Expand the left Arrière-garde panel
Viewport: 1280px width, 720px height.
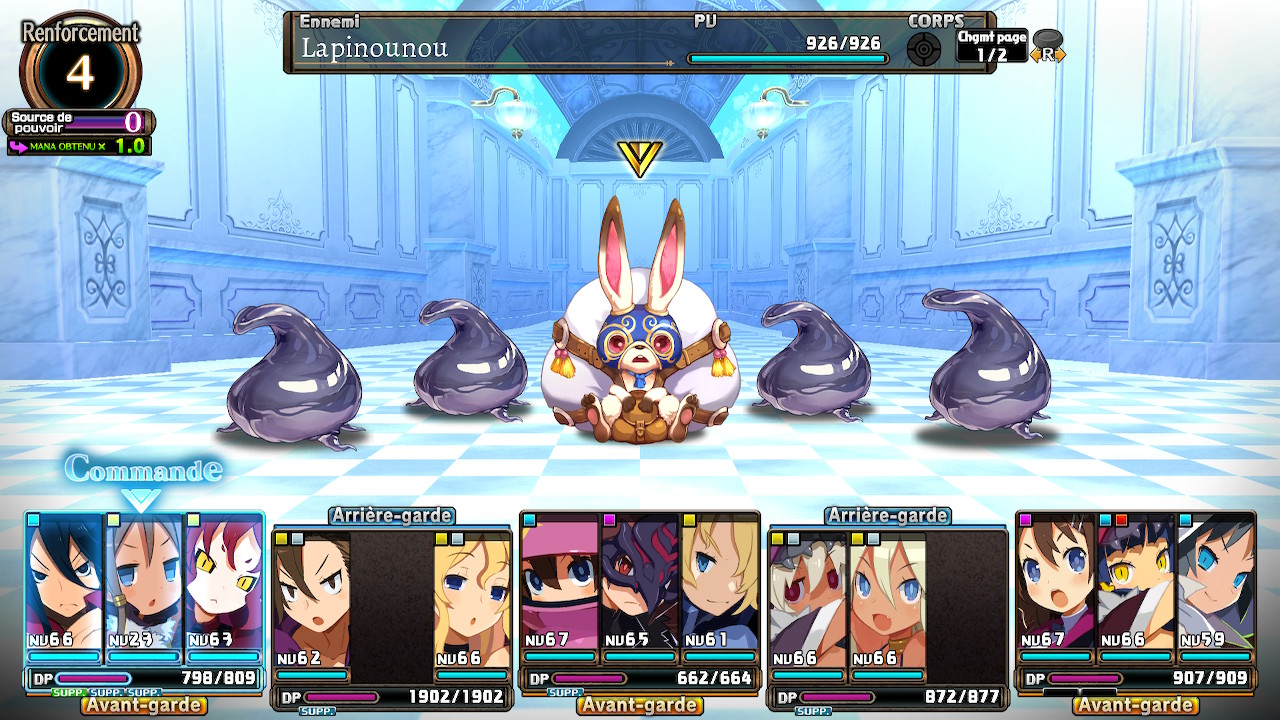[x=394, y=515]
